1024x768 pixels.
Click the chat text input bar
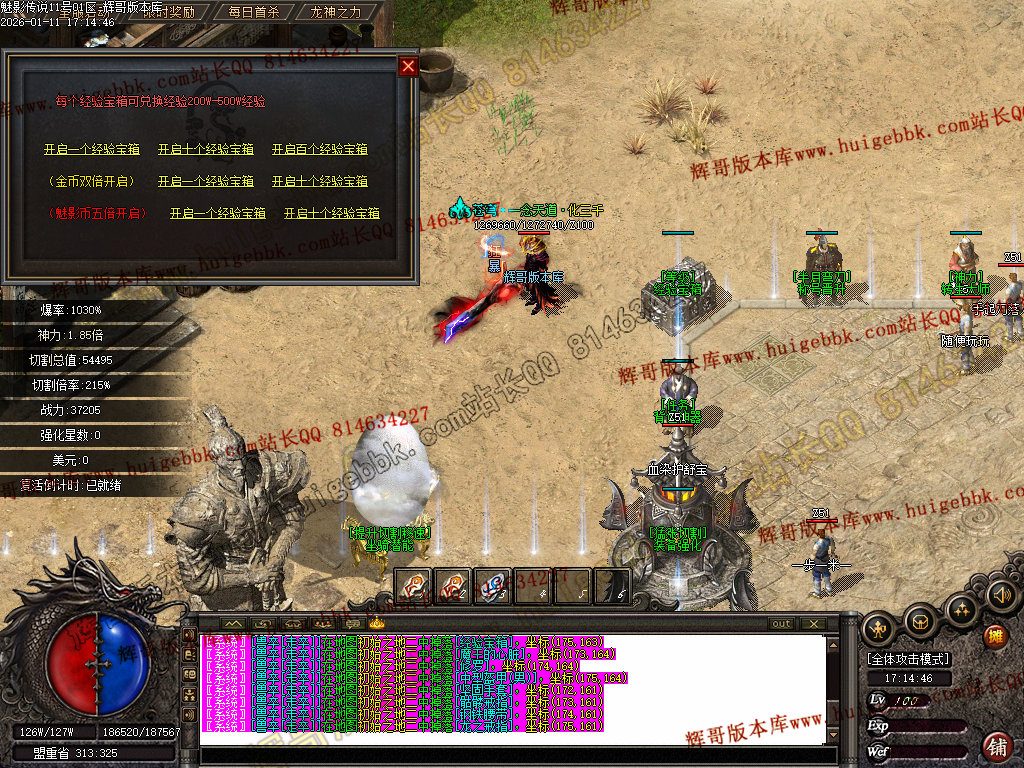[x=510, y=755]
